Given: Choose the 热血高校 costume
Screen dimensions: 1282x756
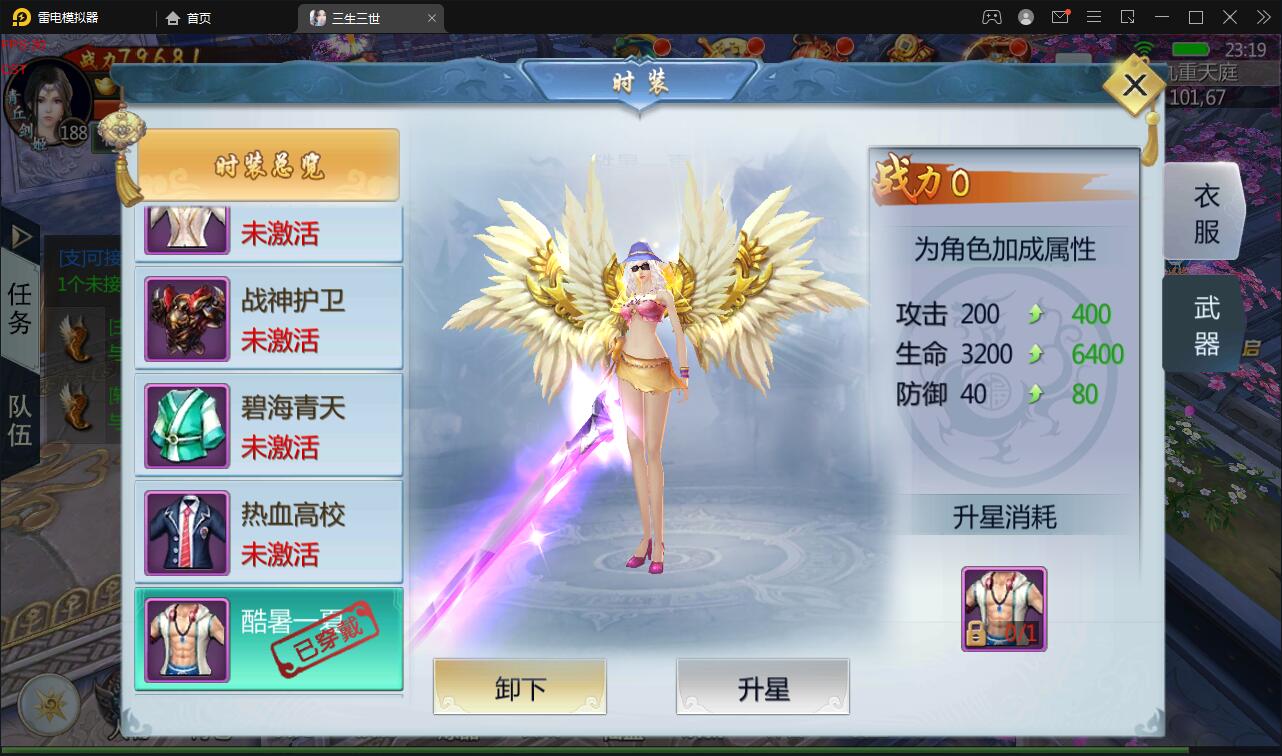Looking at the screenshot, I should click(x=268, y=533).
